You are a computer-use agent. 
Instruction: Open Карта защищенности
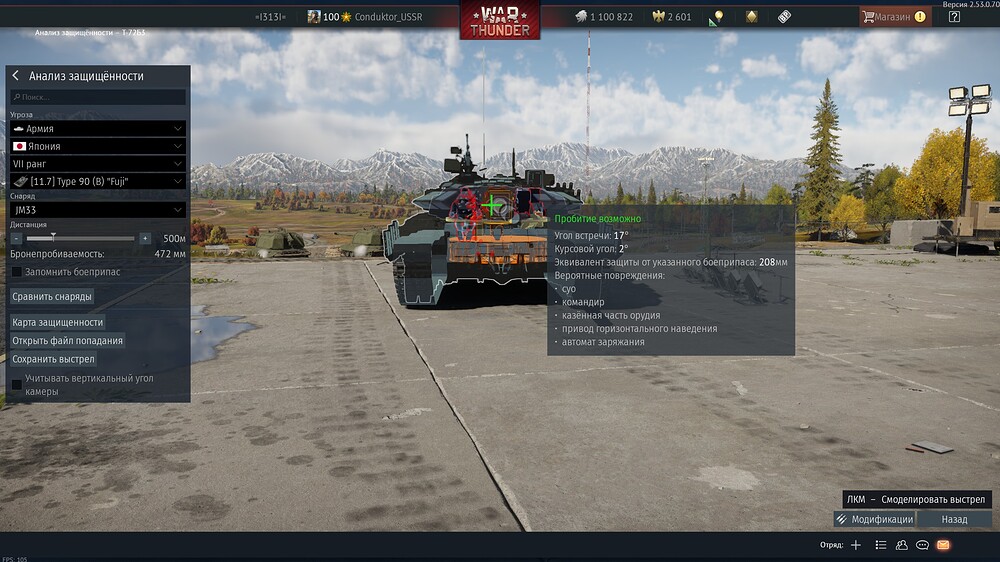click(x=57, y=322)
